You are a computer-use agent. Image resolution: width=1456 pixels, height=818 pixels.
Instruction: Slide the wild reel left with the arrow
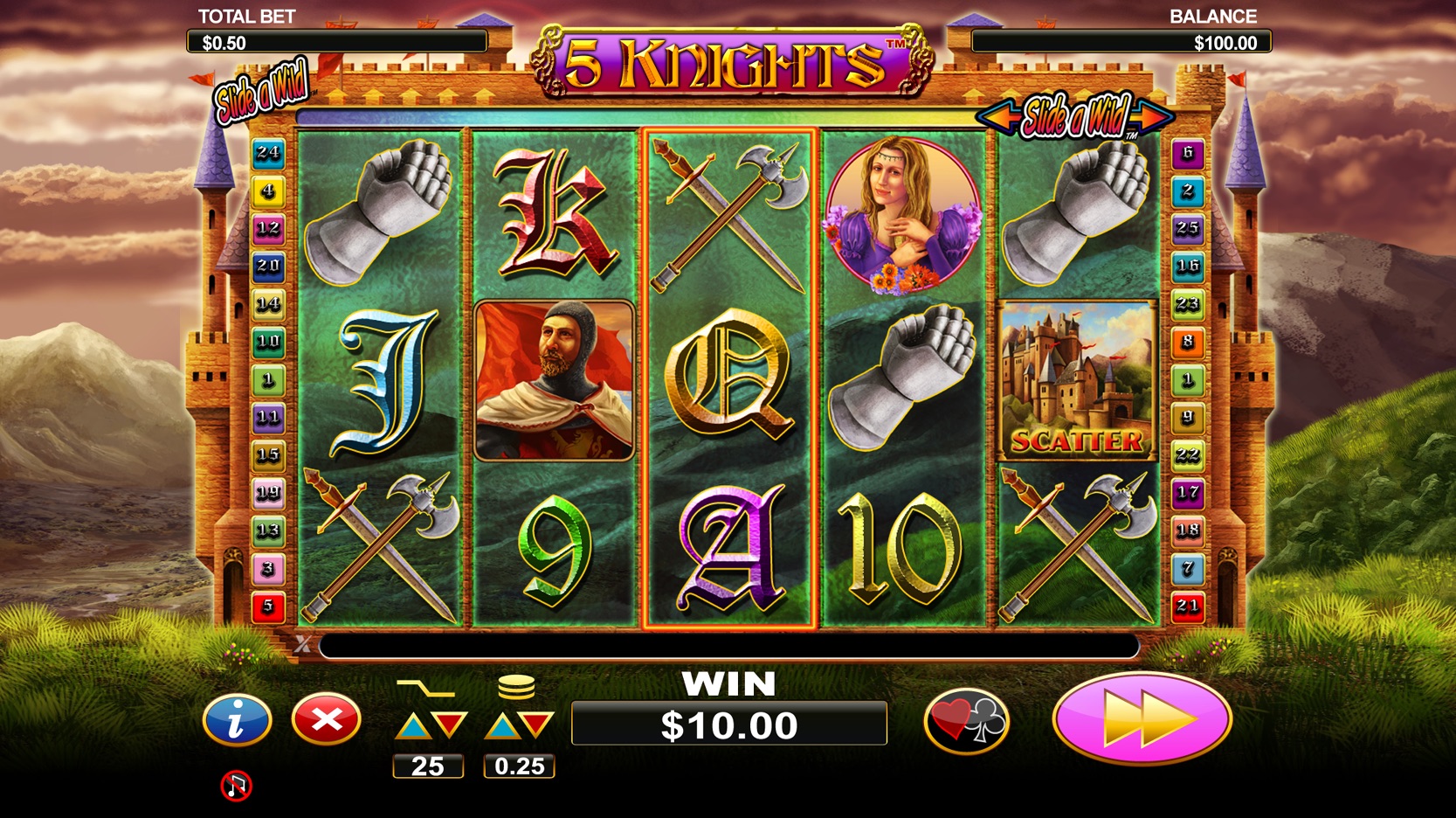[x=997, y=115]
